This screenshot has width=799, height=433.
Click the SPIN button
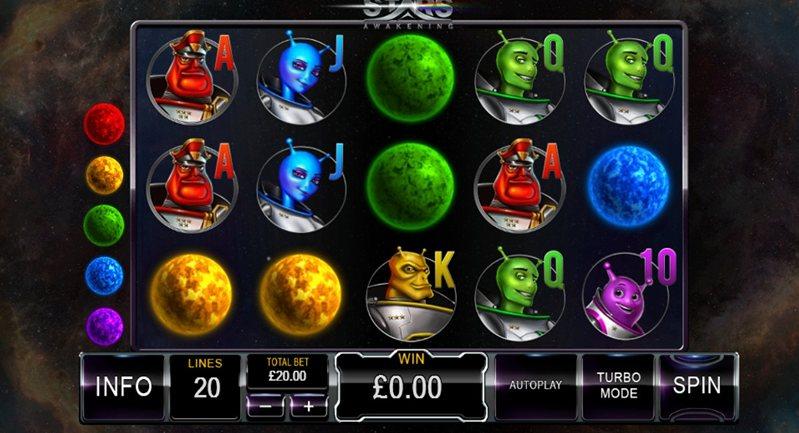coord(698,386)
